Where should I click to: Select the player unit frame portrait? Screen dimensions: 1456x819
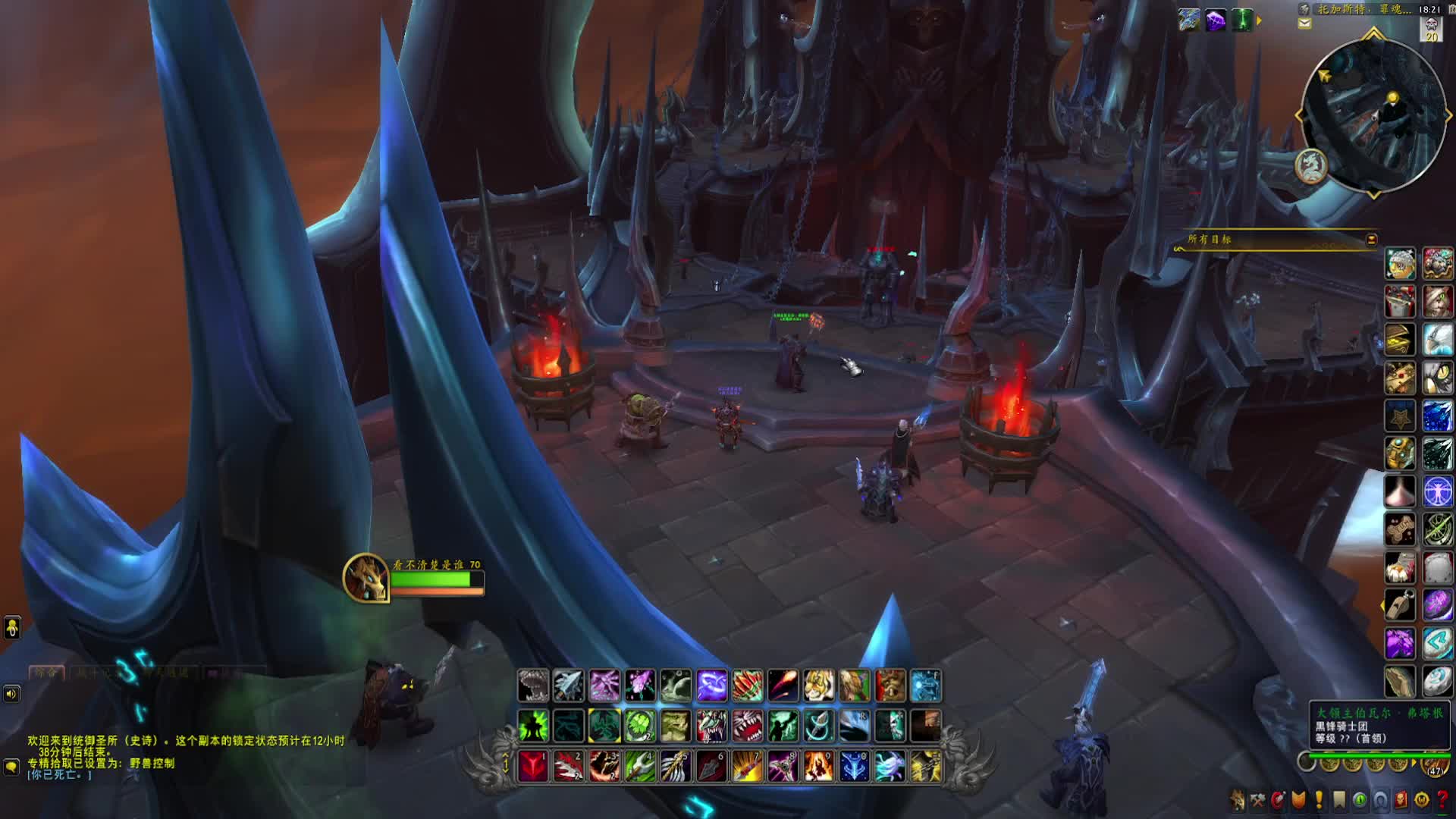pos(366,578)
